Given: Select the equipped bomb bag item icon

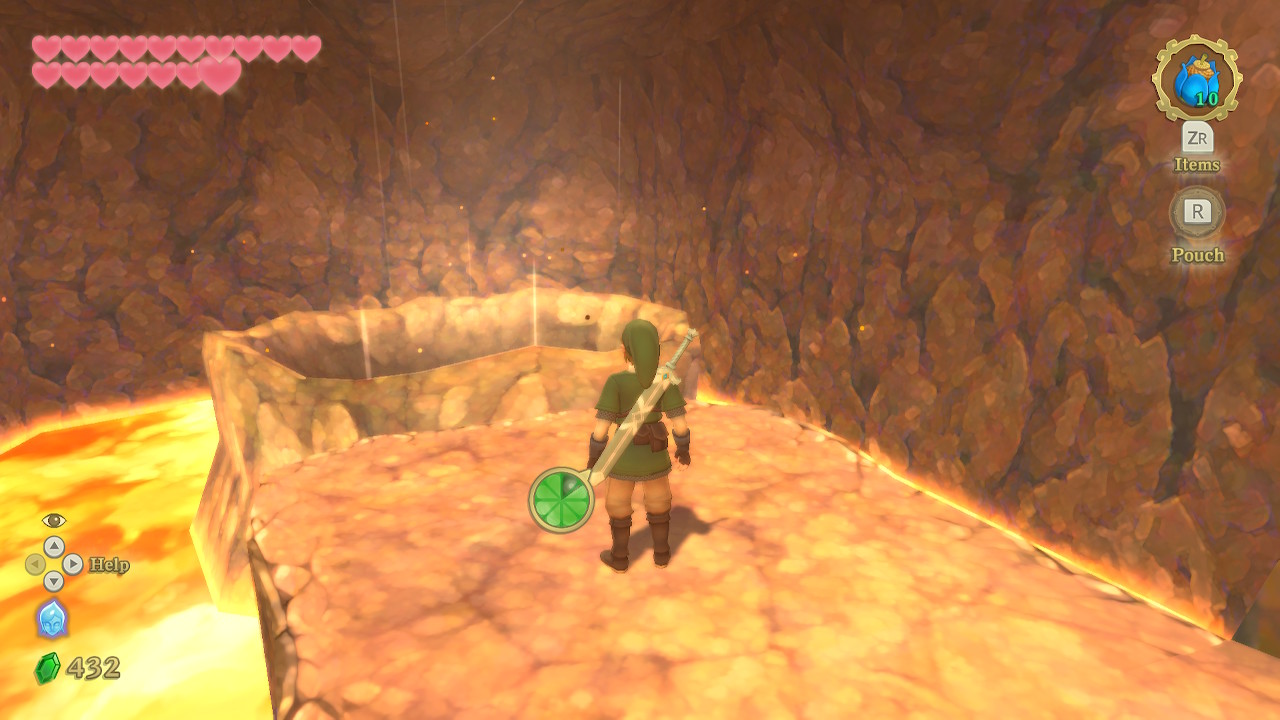Looking at the screenshot, I should 1197,80.
